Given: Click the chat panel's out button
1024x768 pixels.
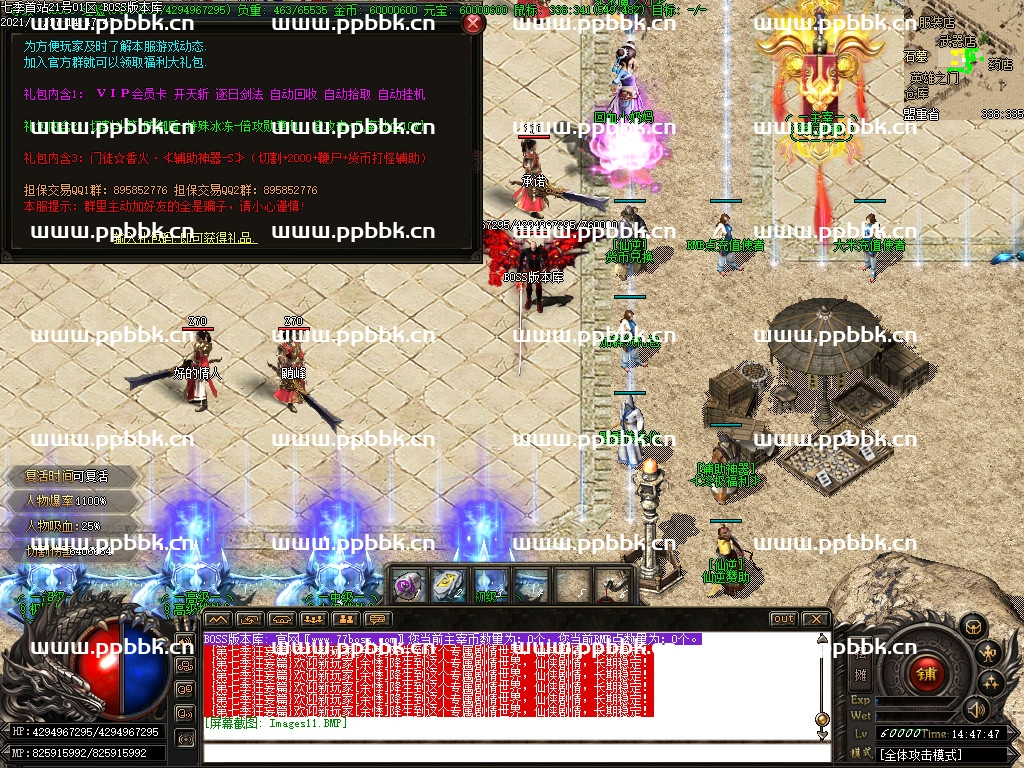Looking at the screenshot, I should click(784, 619).
